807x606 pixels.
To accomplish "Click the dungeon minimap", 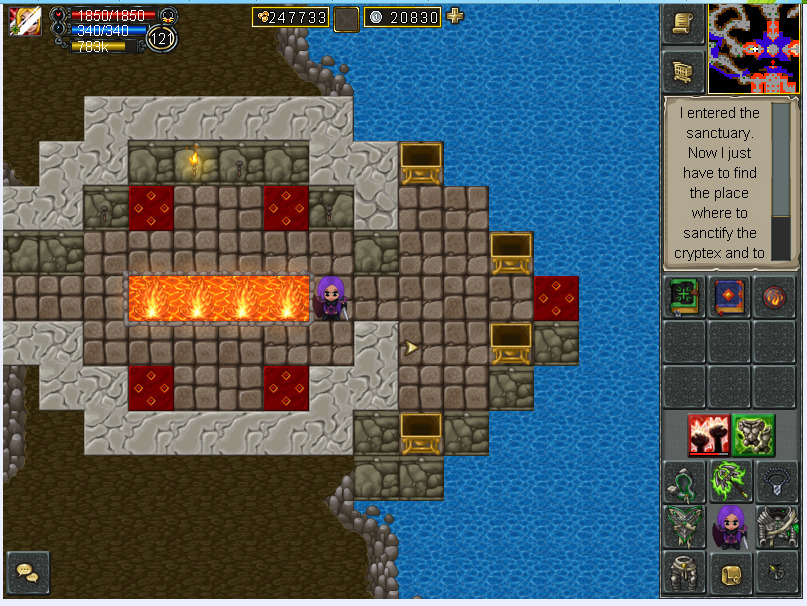I will pos(753,47).
